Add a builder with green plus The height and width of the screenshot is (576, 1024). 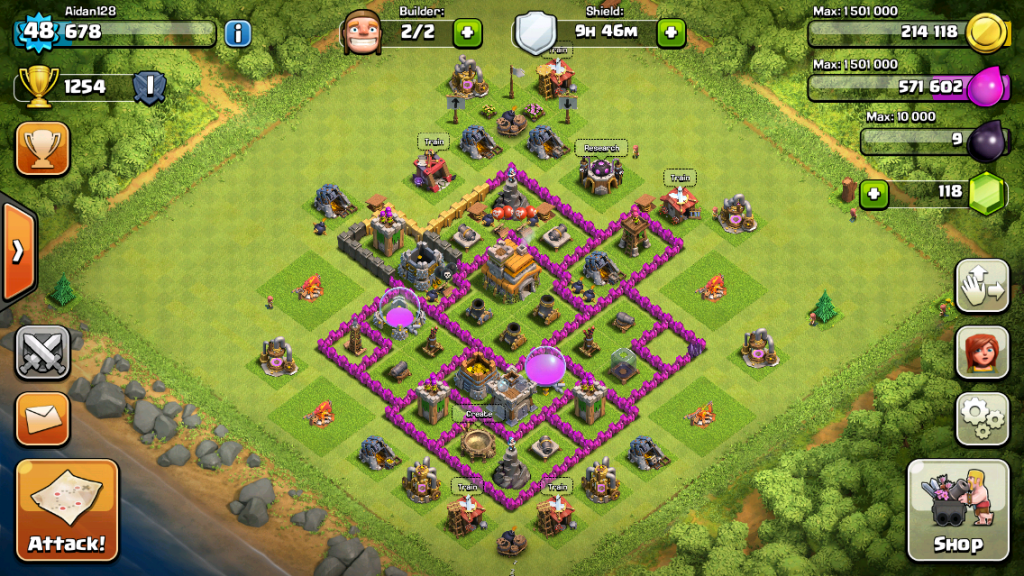tap(467, 33)
